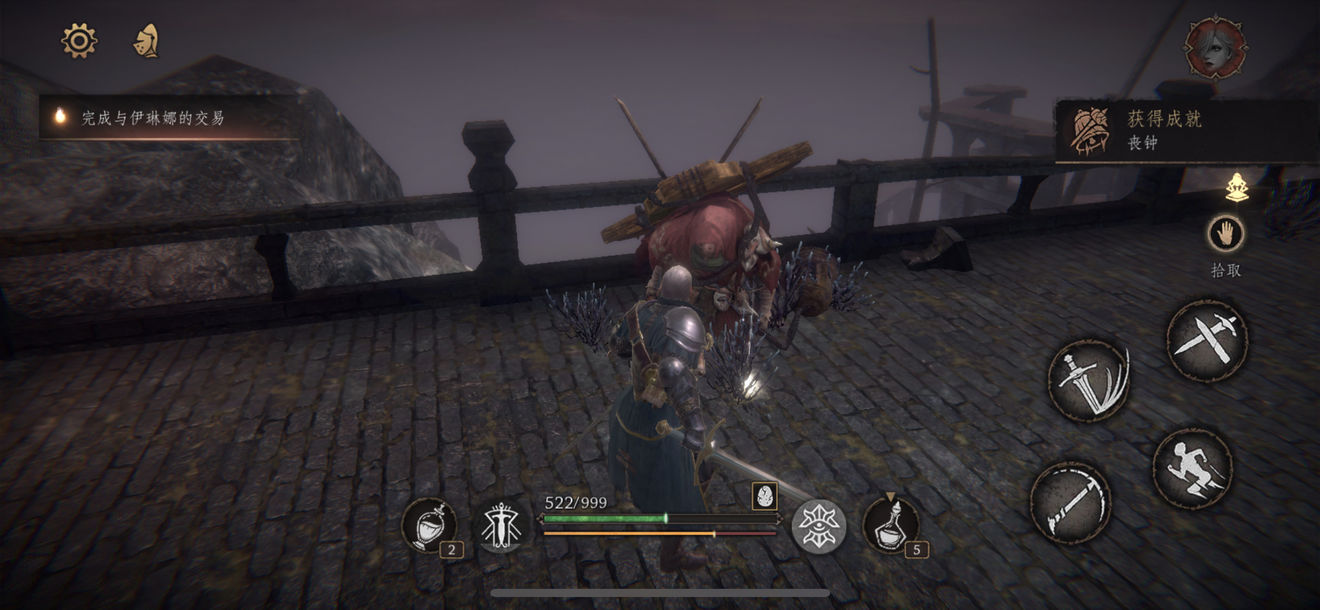This screenshot has width=1320, height=610.
Task: Tap the 拾取 hand pickup button
Action: pyautogui.click(x=1225, y=234)
